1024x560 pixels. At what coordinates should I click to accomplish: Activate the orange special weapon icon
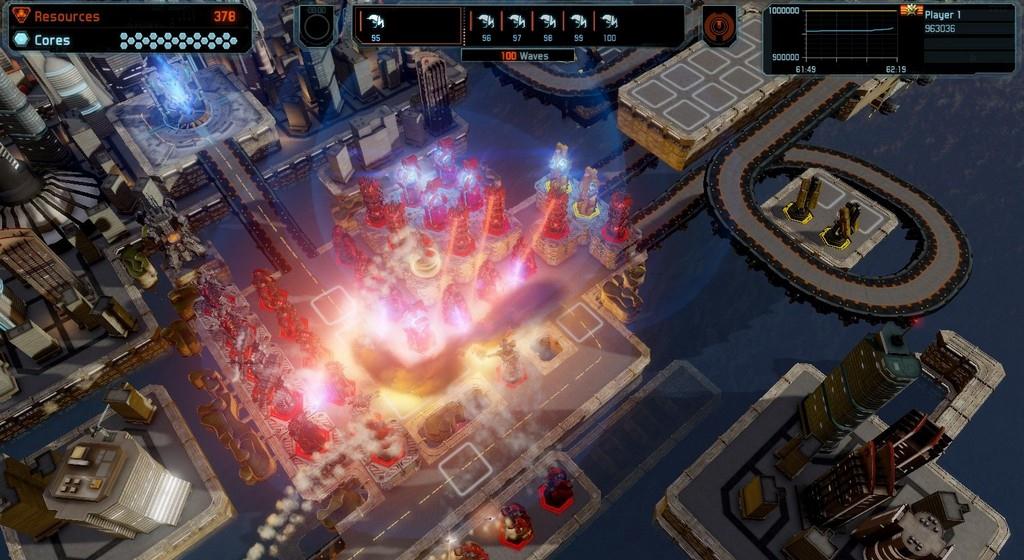coord(719,26)
